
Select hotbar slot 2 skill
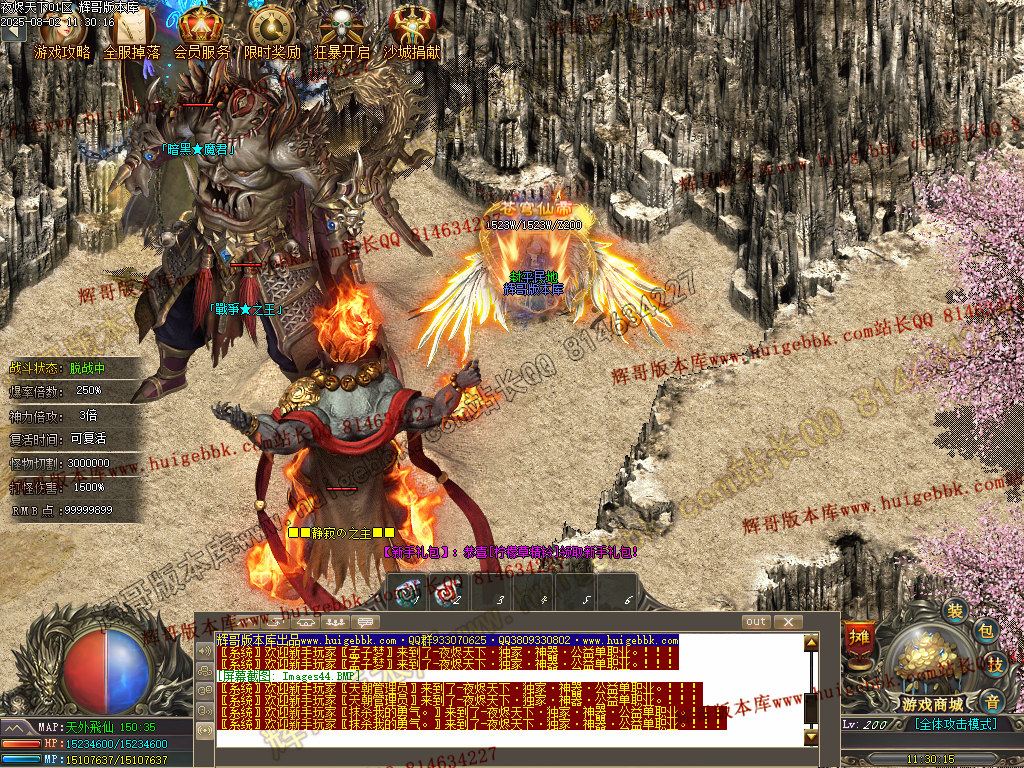coord(448,593)
